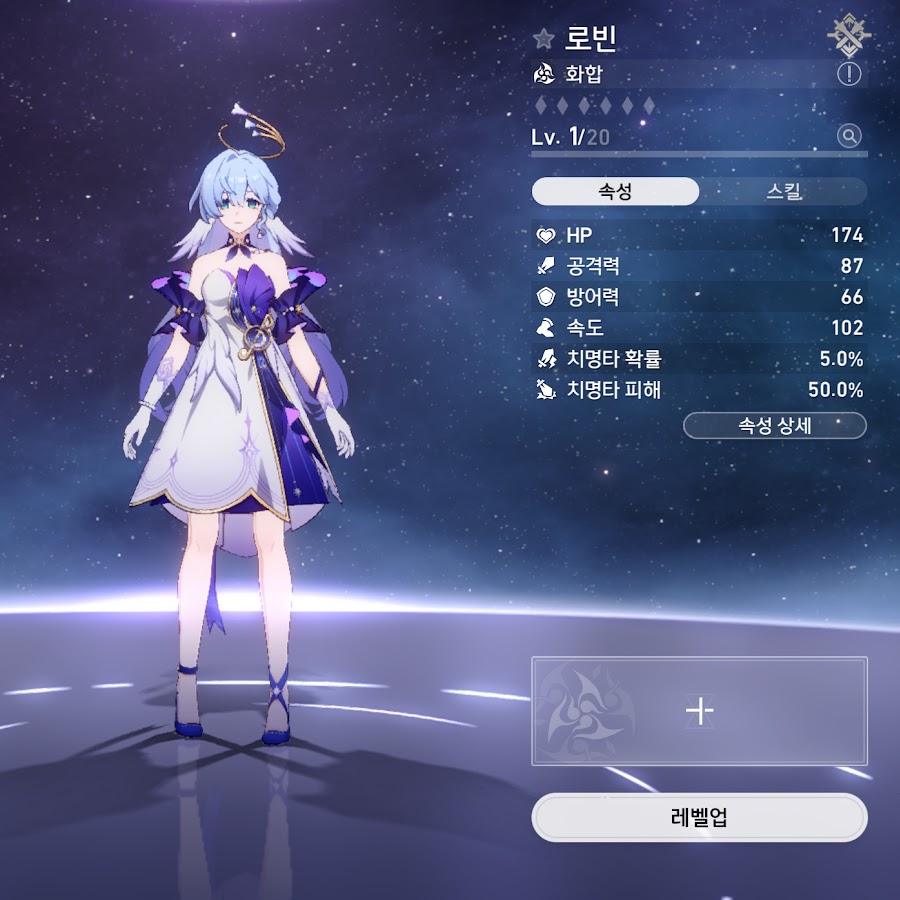The image size is (900, 900).
Task: Add a light cone in the empty slot
Action: [699, 711]
